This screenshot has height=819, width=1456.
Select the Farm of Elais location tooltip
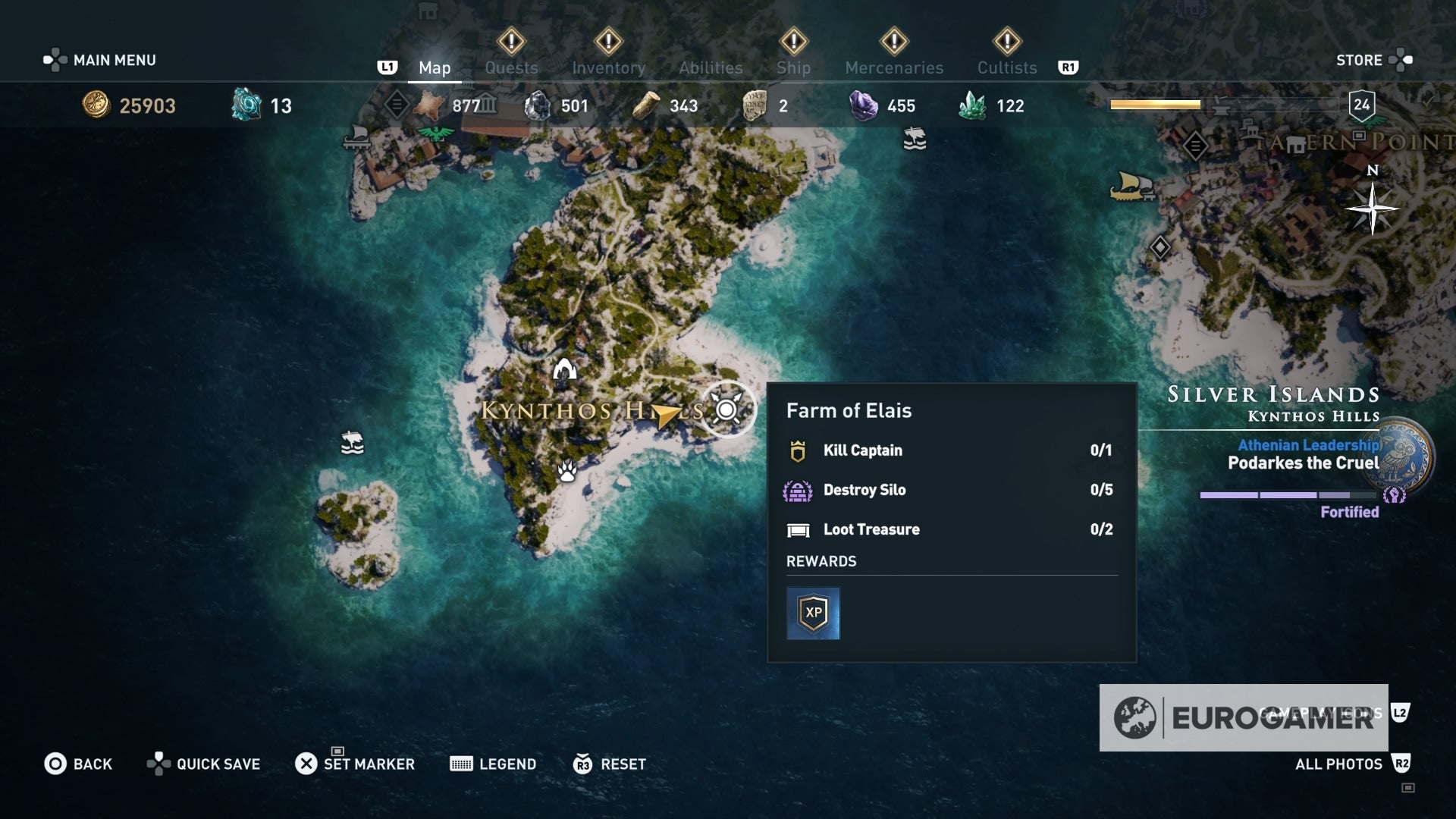(849, 410)
